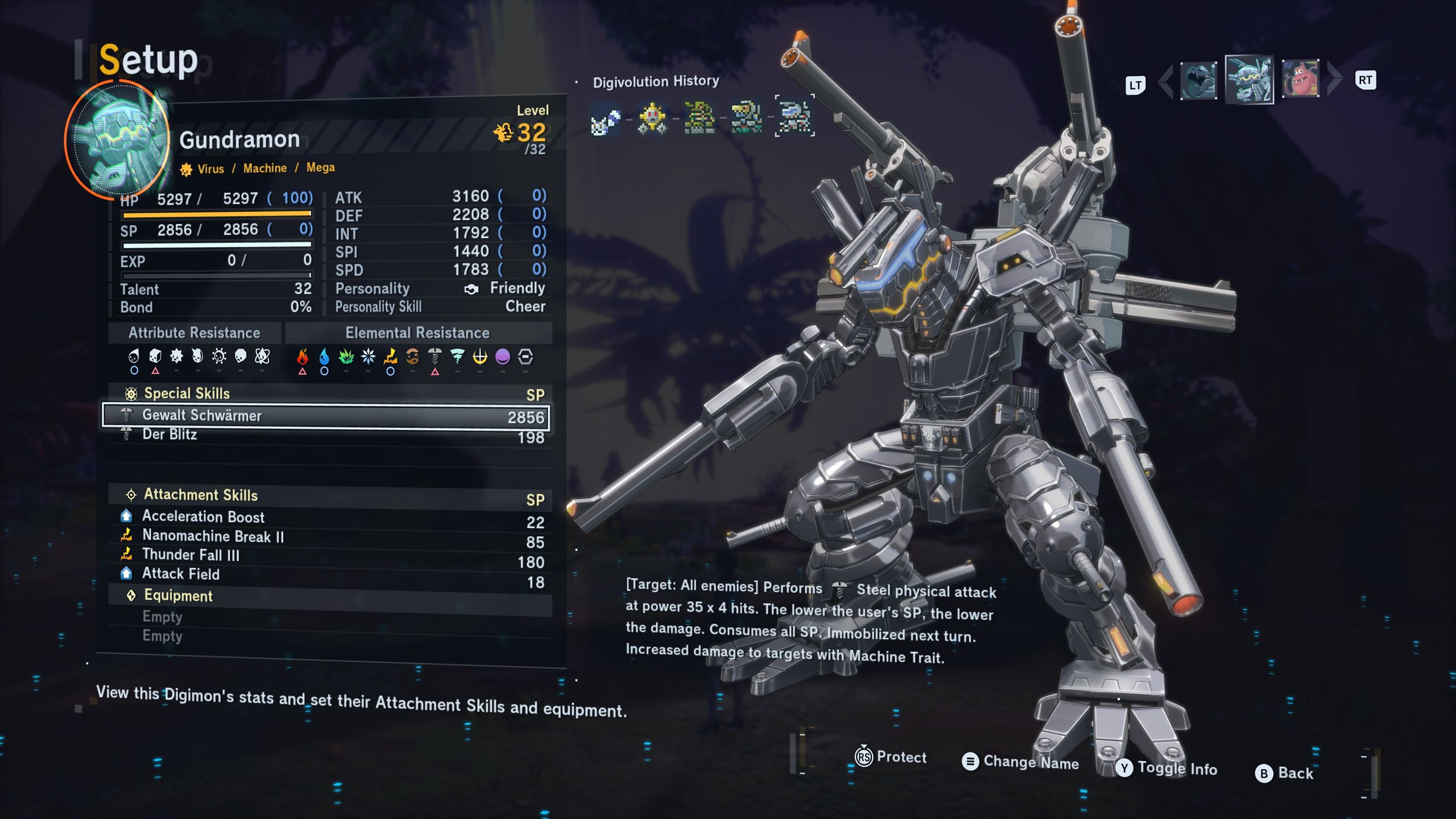This screenshot has width=1456, height=819.
Task: Click the Protect option
Action: coord(891,757)
